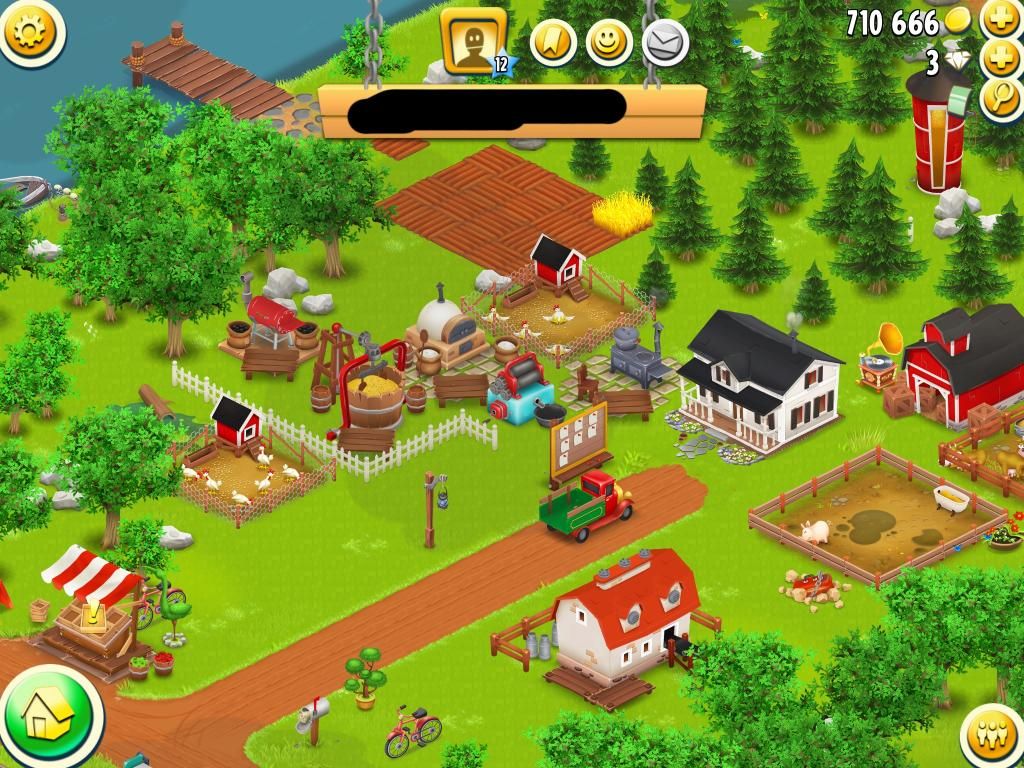The height and width of the screenshot is (768, 1024).
Task: Tap the plus button beside coins
Action: [x=1000, y=18]
